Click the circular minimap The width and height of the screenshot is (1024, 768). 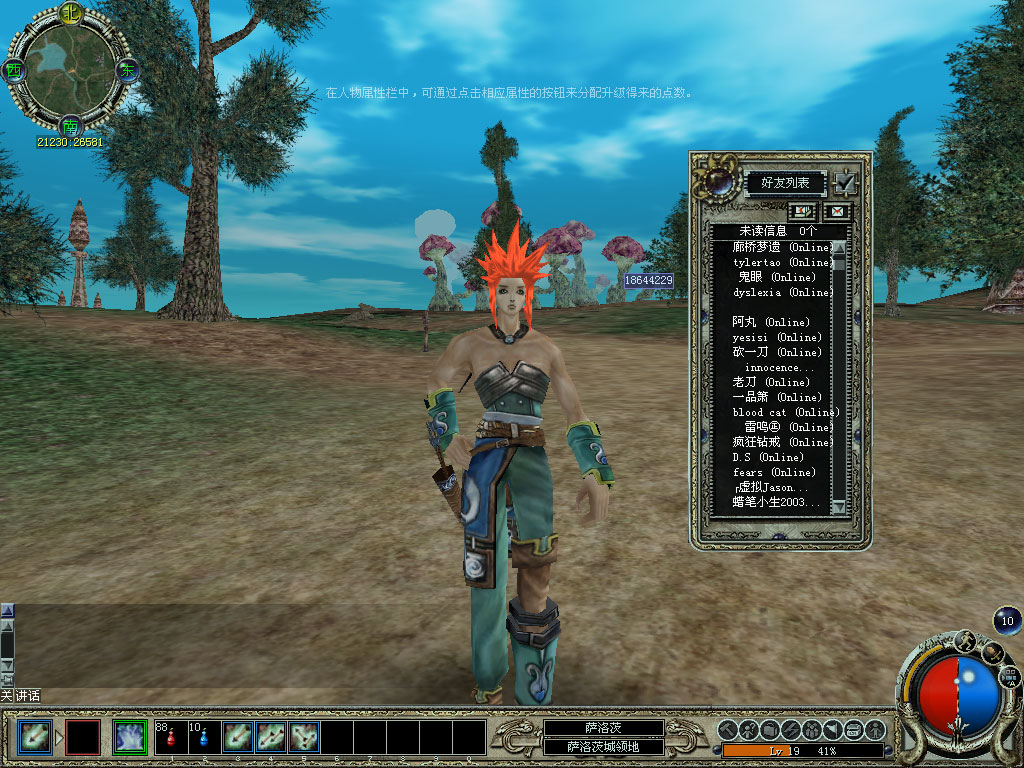click(69, 70)
